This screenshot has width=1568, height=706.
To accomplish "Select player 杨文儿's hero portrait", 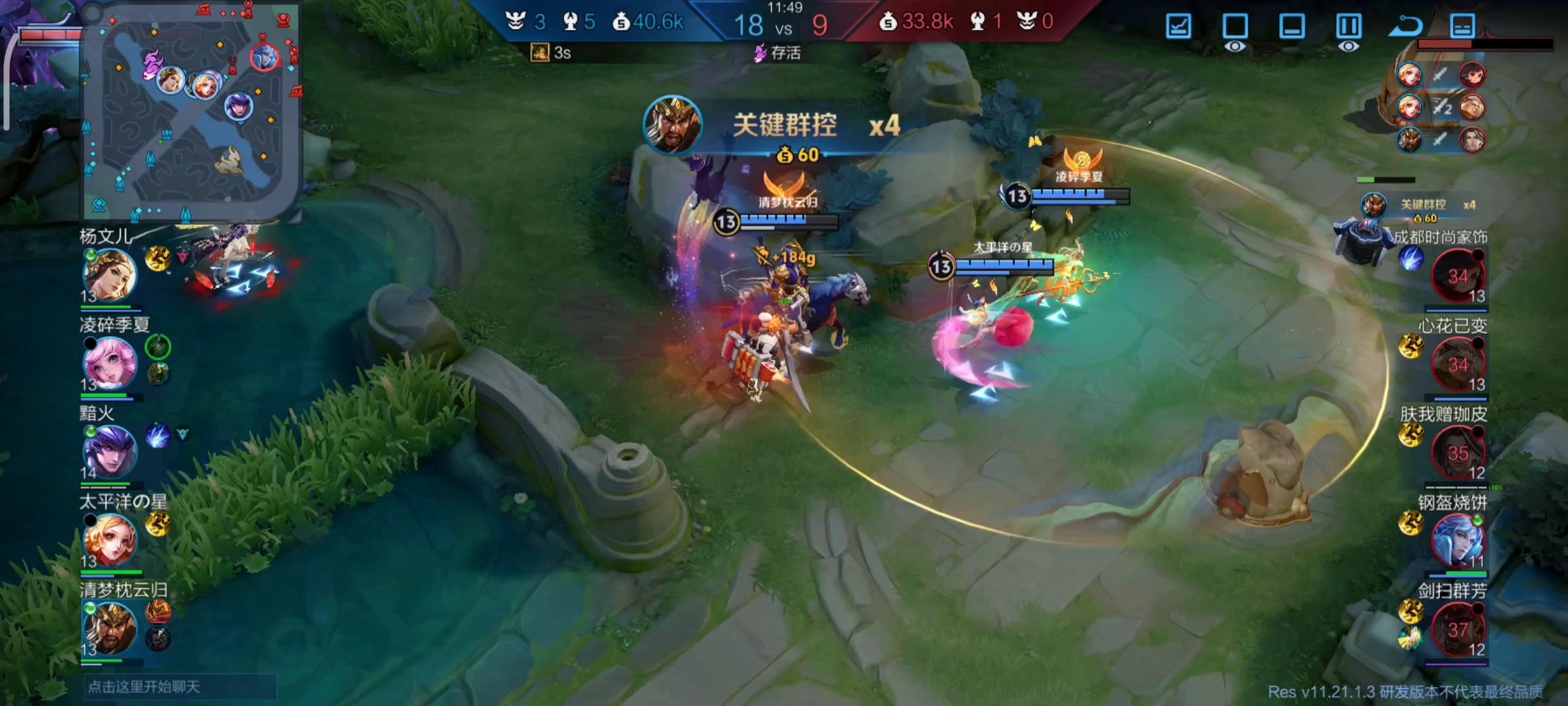I will tap(110, 275).
